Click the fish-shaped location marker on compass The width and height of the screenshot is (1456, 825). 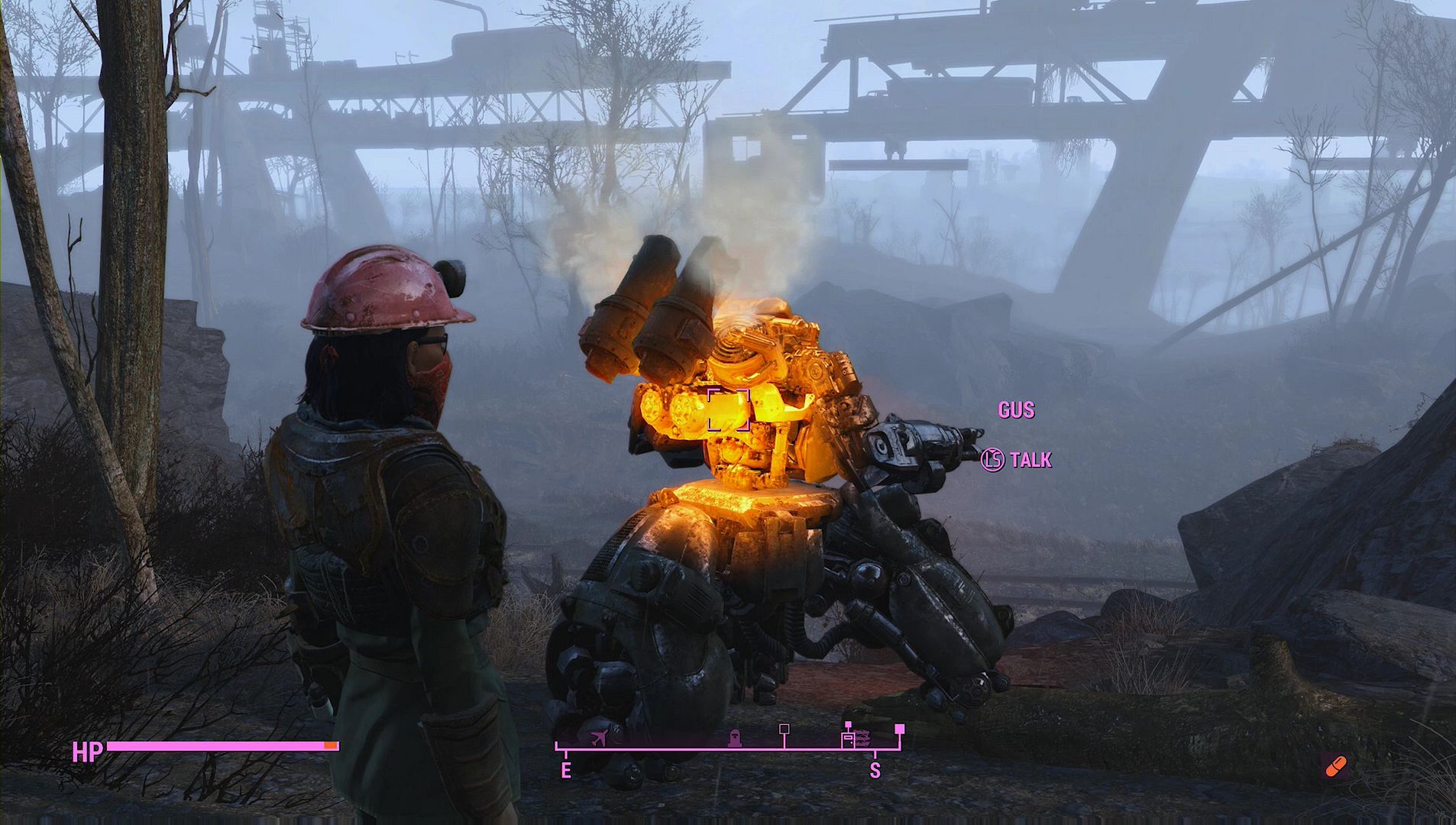pos(863,739)
